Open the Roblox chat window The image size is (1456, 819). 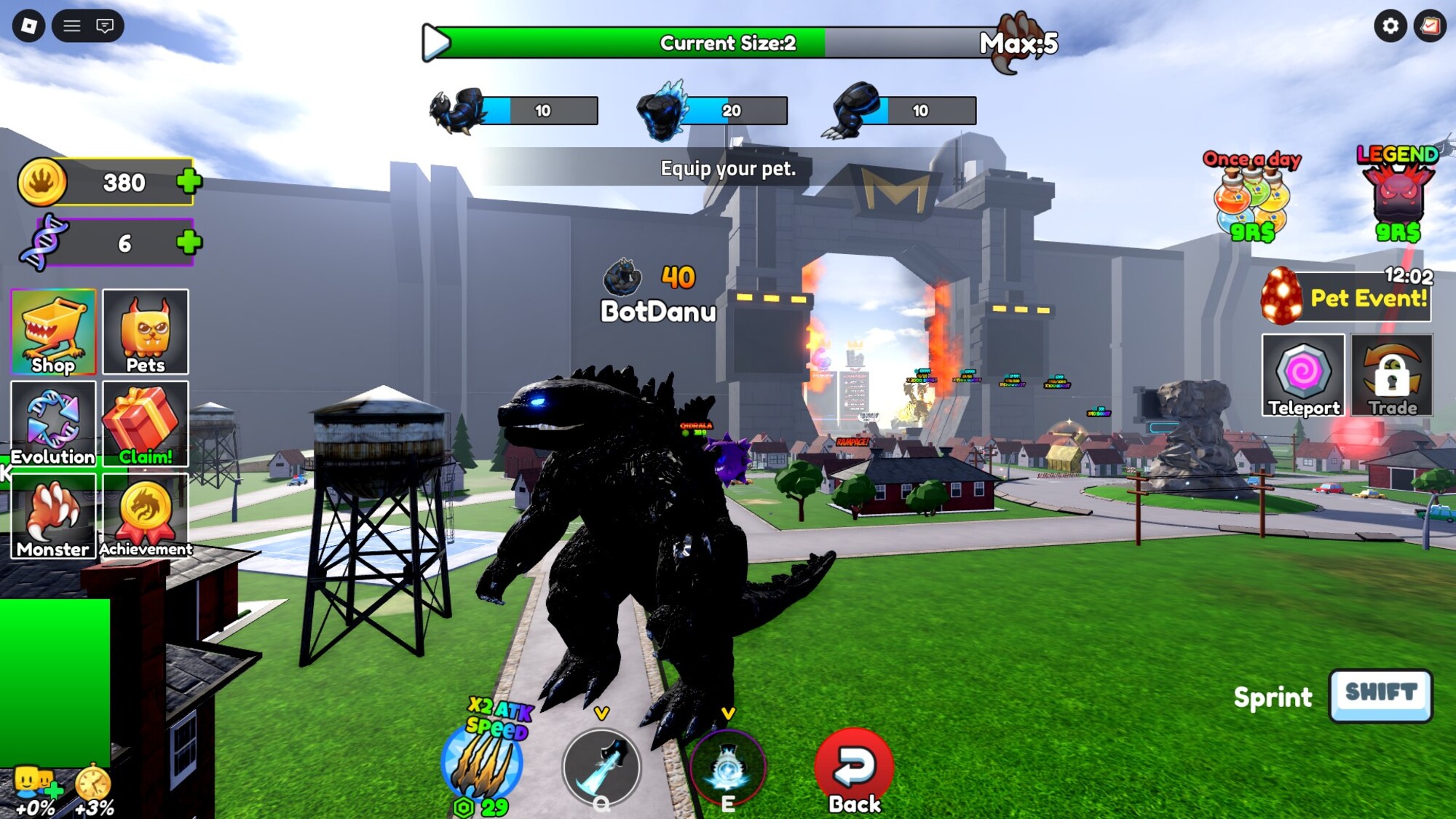tap(105, 26)
